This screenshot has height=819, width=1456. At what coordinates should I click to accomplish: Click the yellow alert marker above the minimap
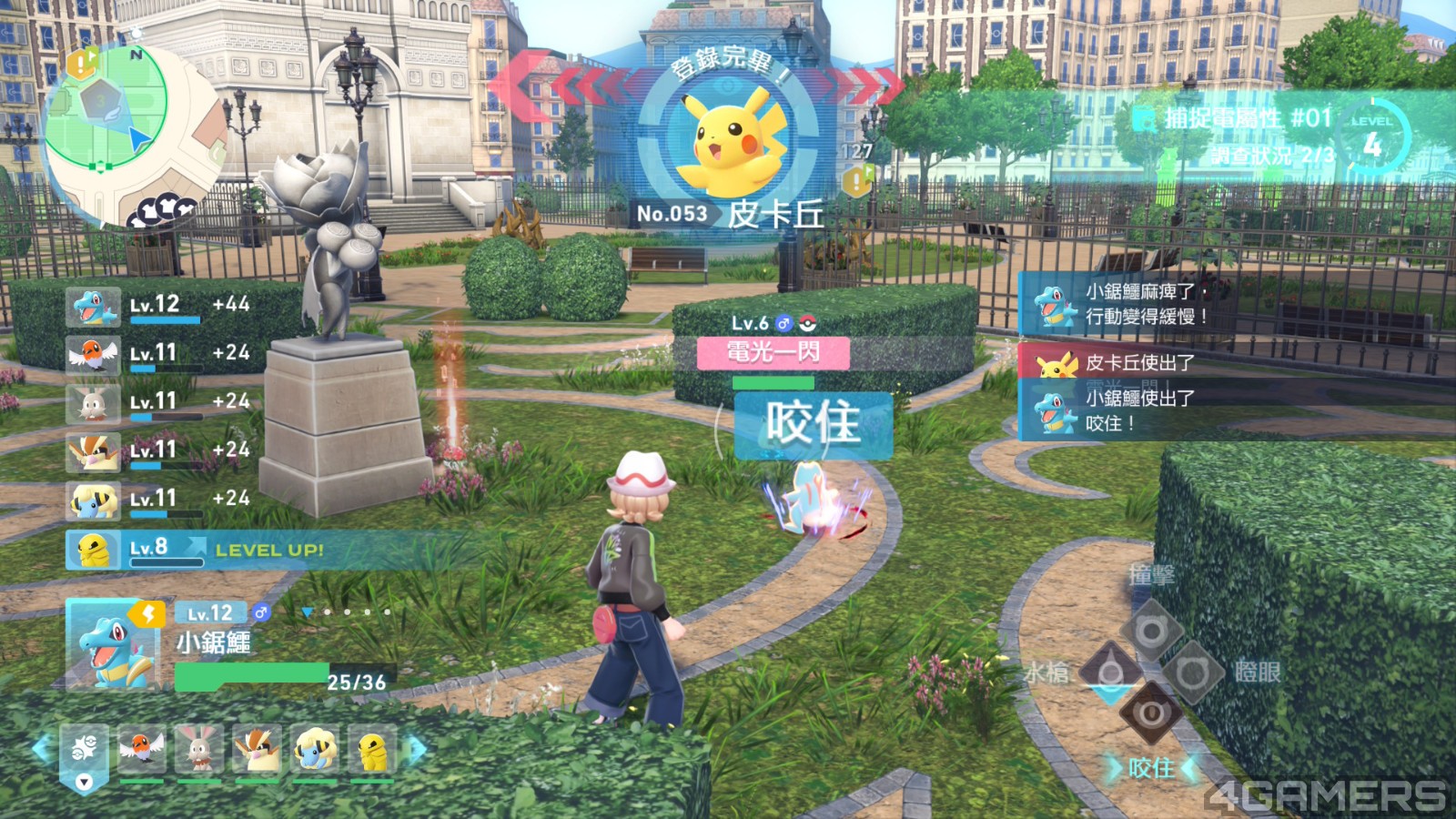(81, 64)
